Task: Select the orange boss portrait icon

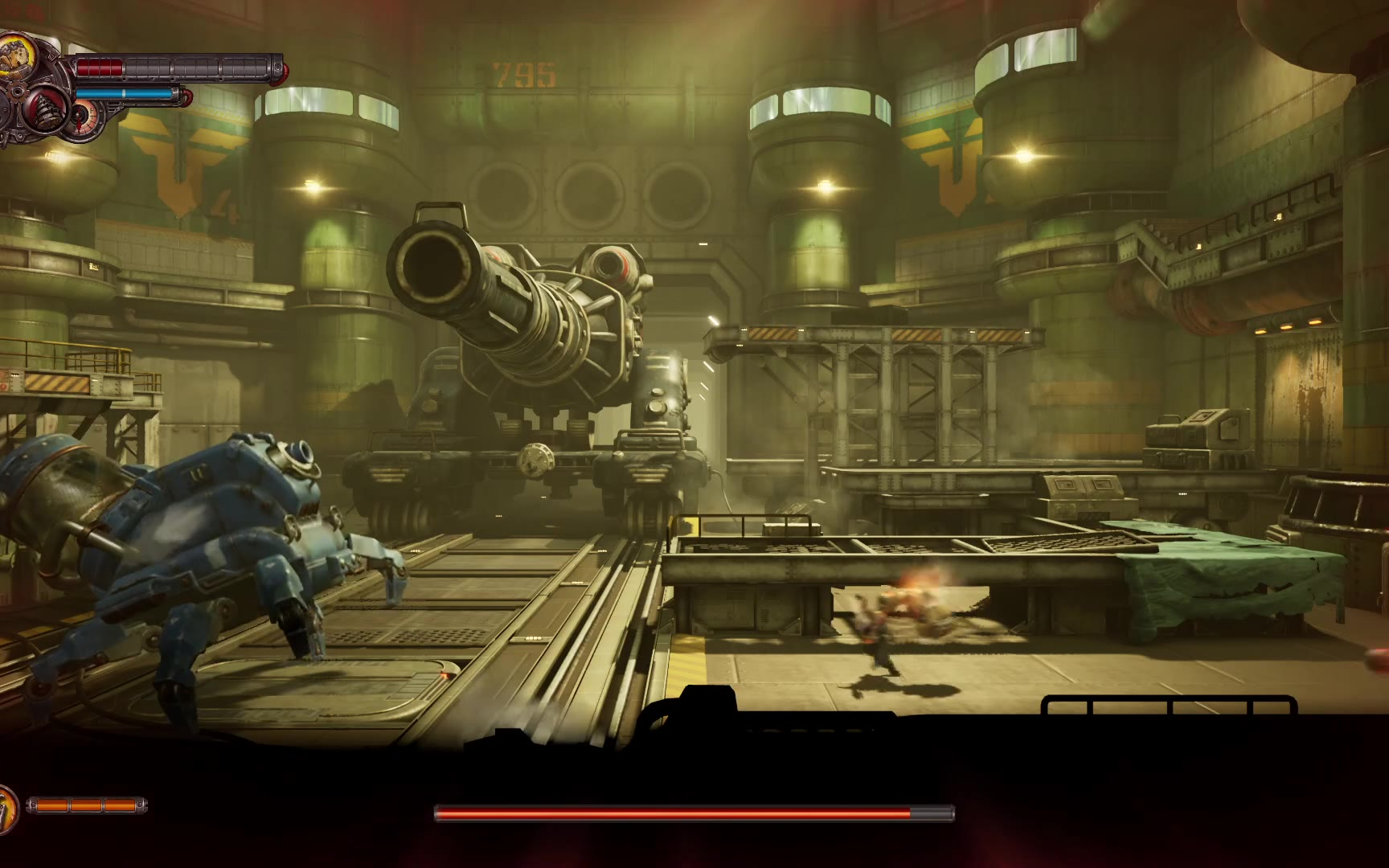Action: (6, 807)
